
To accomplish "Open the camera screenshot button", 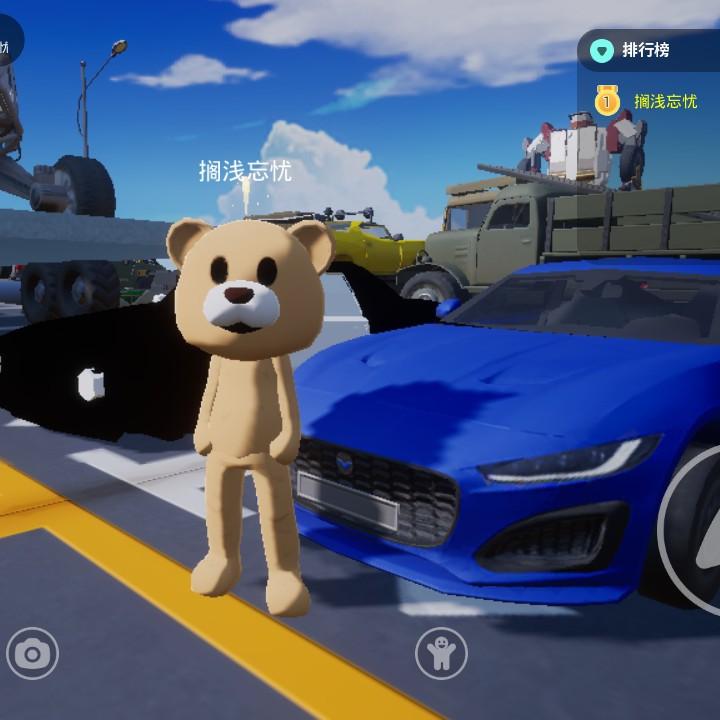I will (x=32, y=654).
